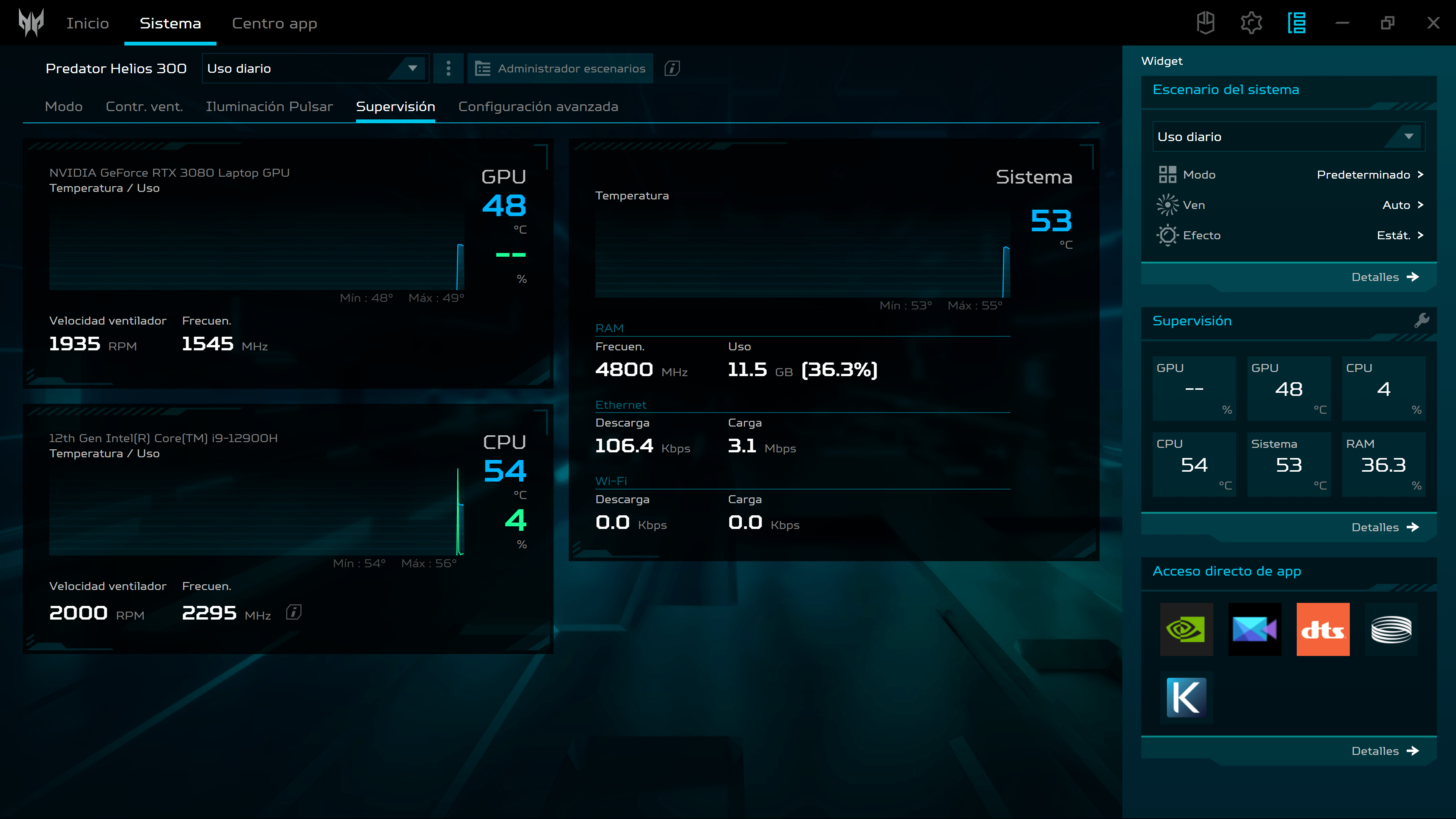Image resolution: width=1456 pixels, height=819 pixels.
Task: Open Administrador escenarios
Action: coord(560,68)
